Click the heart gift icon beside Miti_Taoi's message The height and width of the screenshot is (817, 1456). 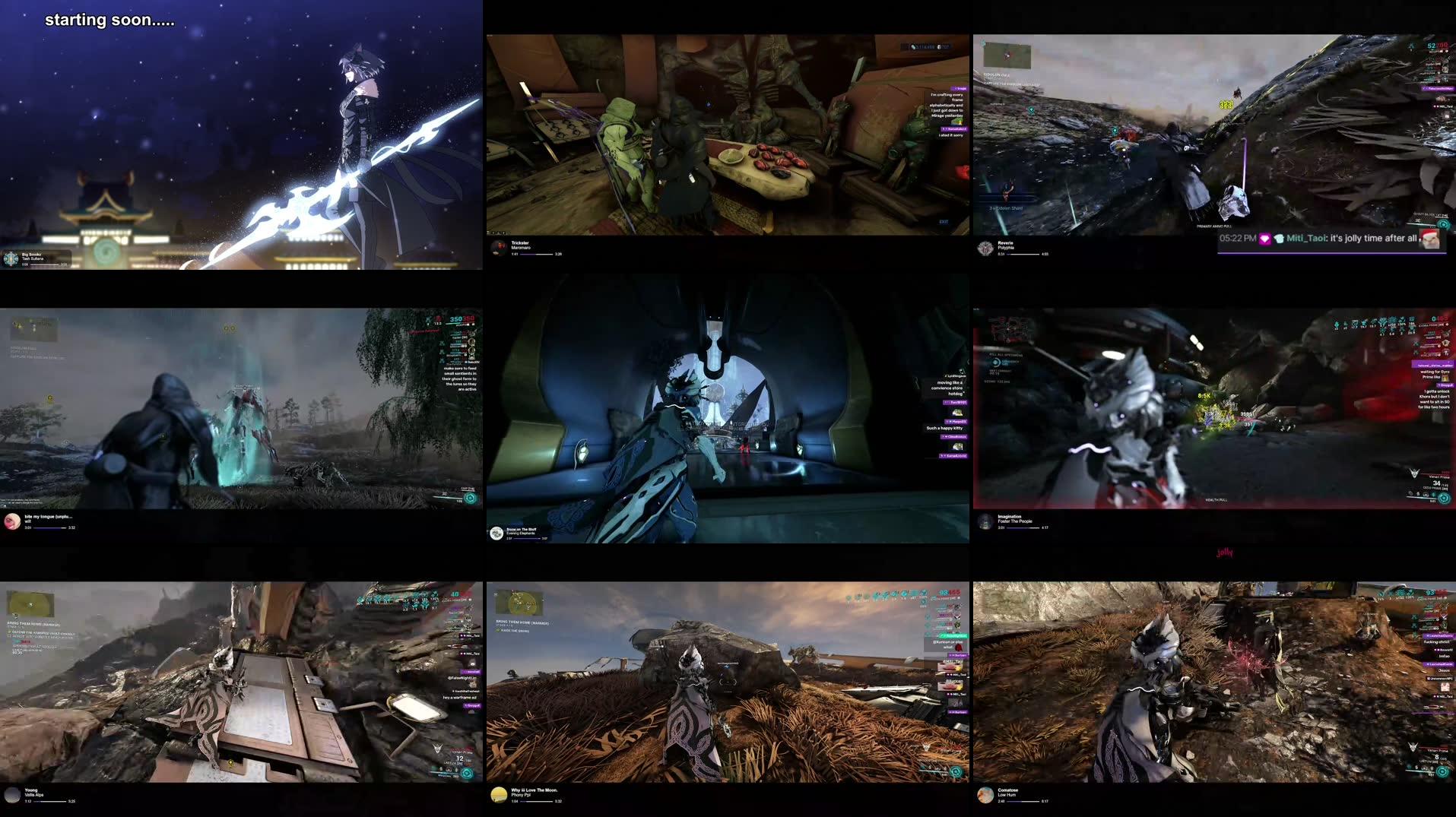click(x=1264, y=239)
